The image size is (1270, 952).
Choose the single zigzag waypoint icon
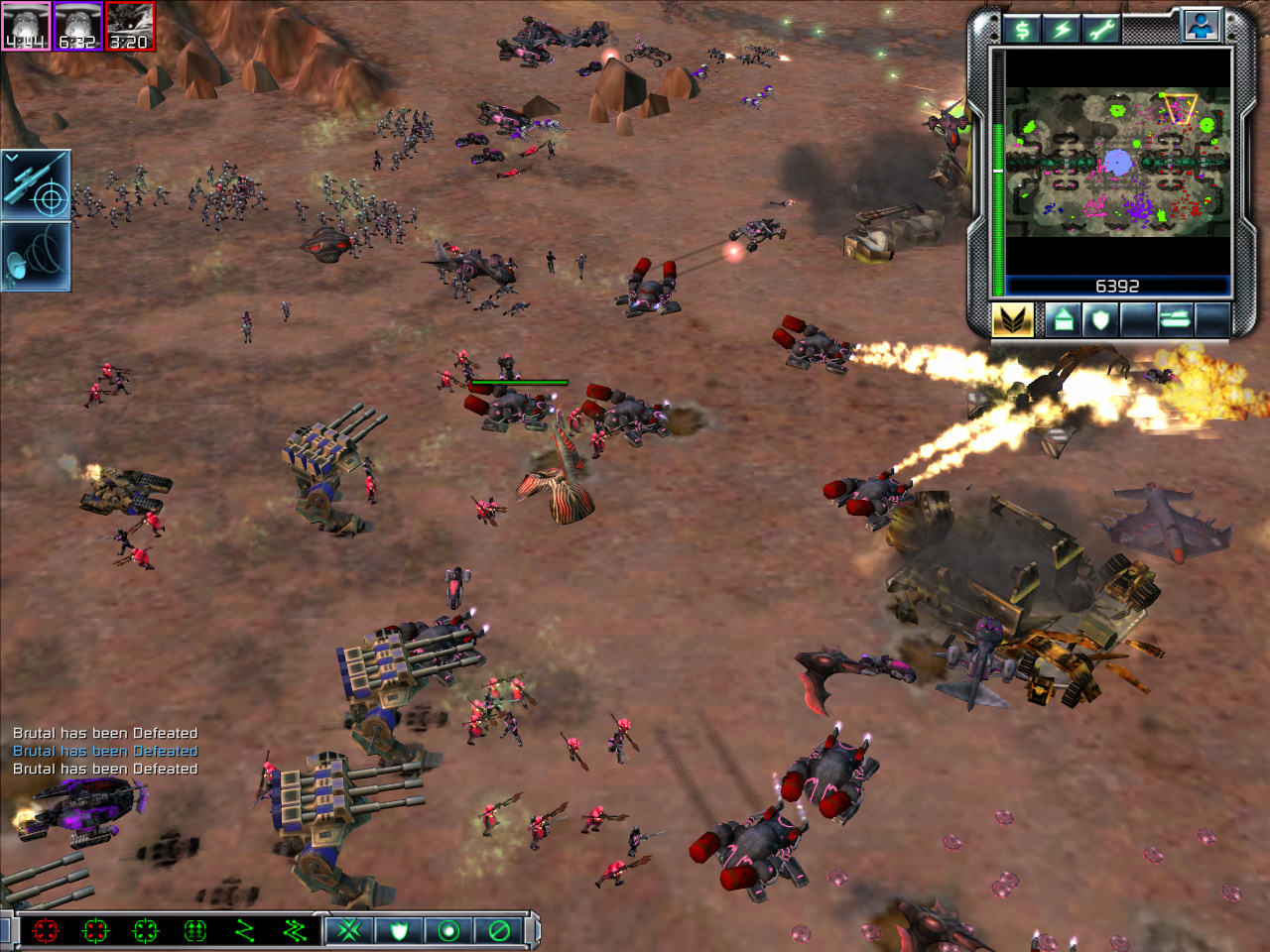click(x=244, y=930)
